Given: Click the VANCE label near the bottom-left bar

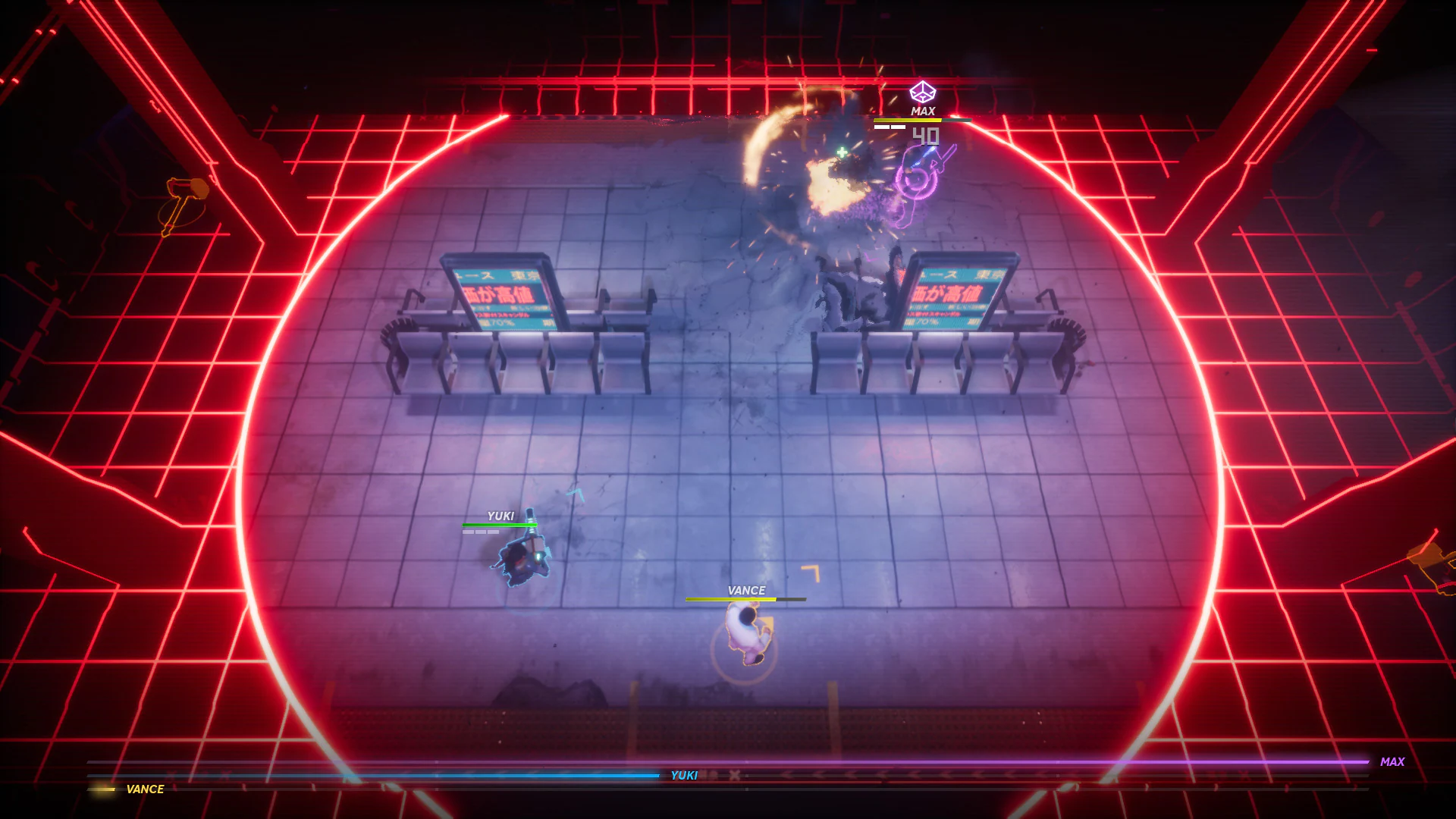Looking at the screenshot, I should pyautogui.click(x=144, y=789).
